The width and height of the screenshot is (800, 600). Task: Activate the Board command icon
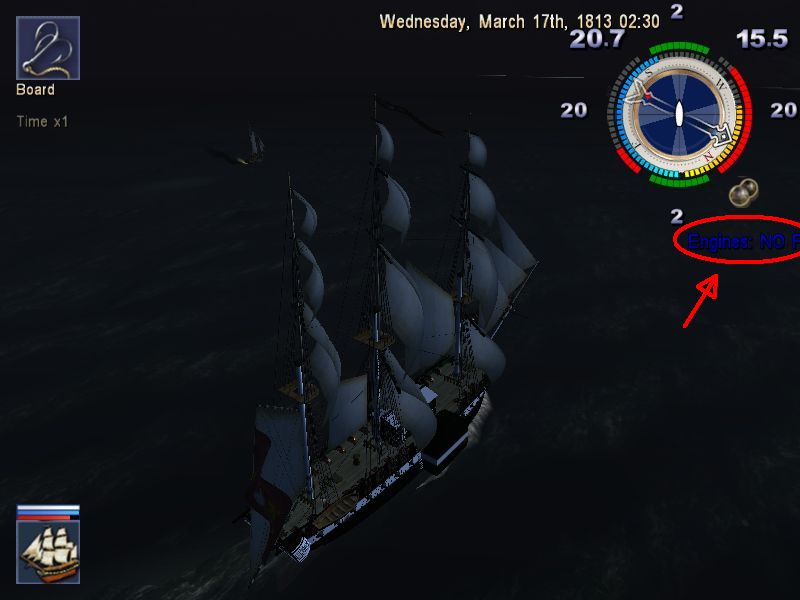[x=47, y=48]
